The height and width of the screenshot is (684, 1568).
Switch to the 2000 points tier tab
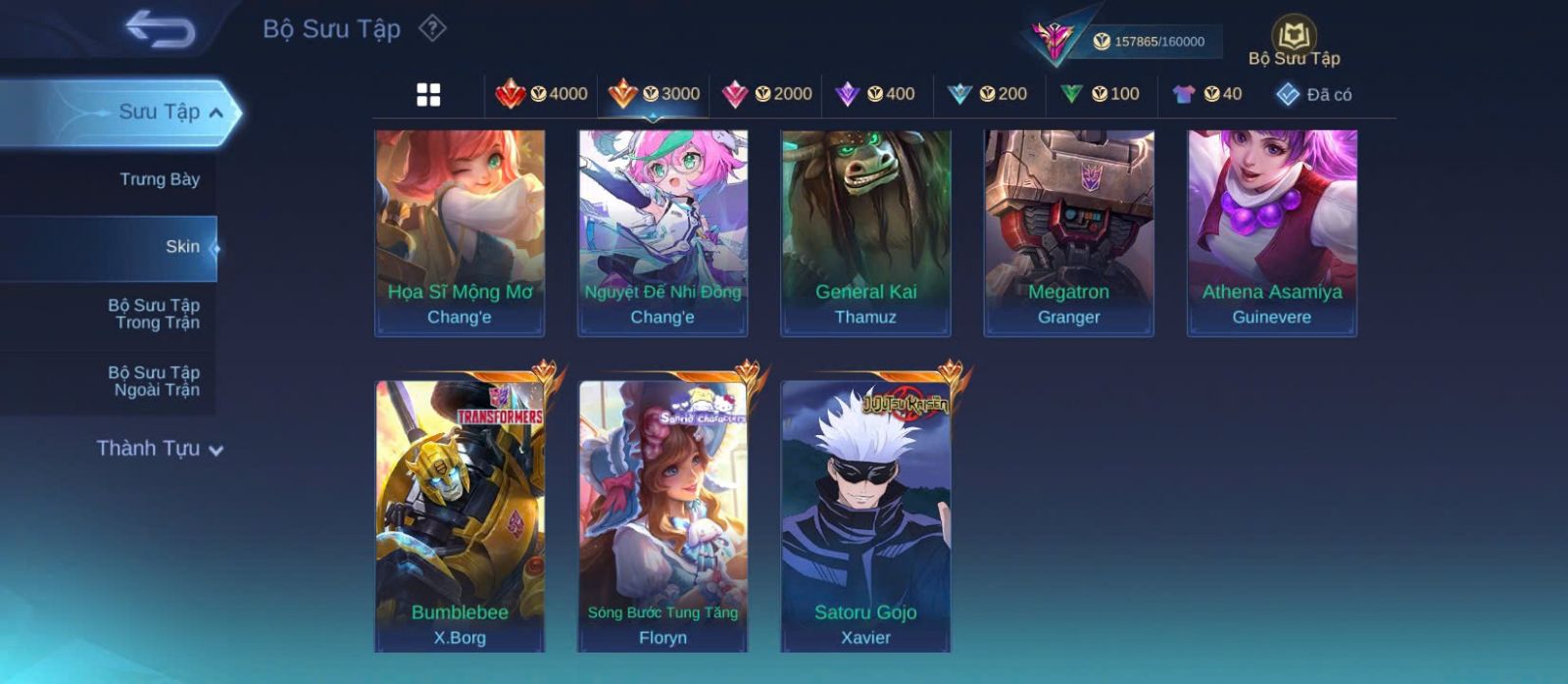(x=767, y=94)
